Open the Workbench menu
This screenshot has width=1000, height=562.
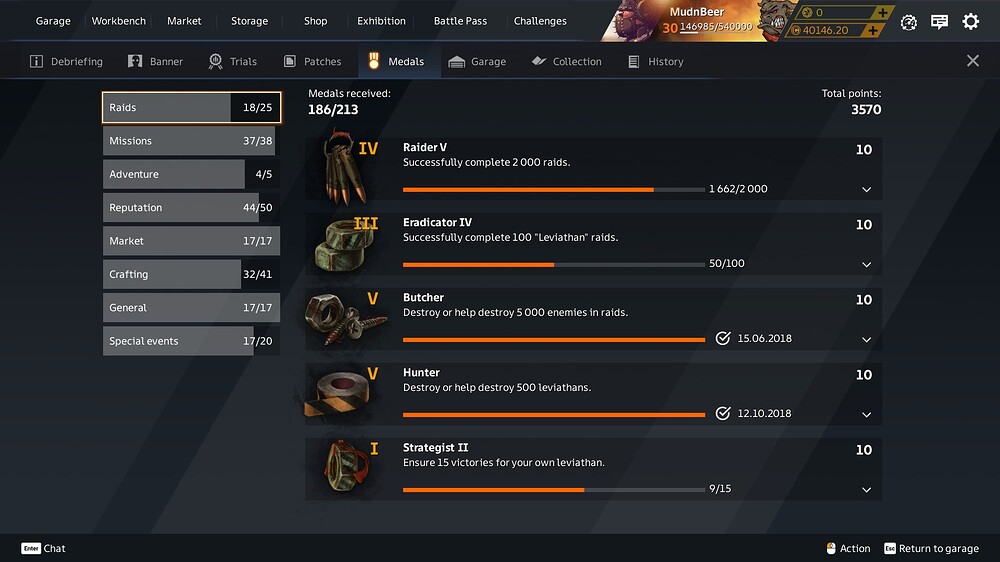click(x=118, y=21)
